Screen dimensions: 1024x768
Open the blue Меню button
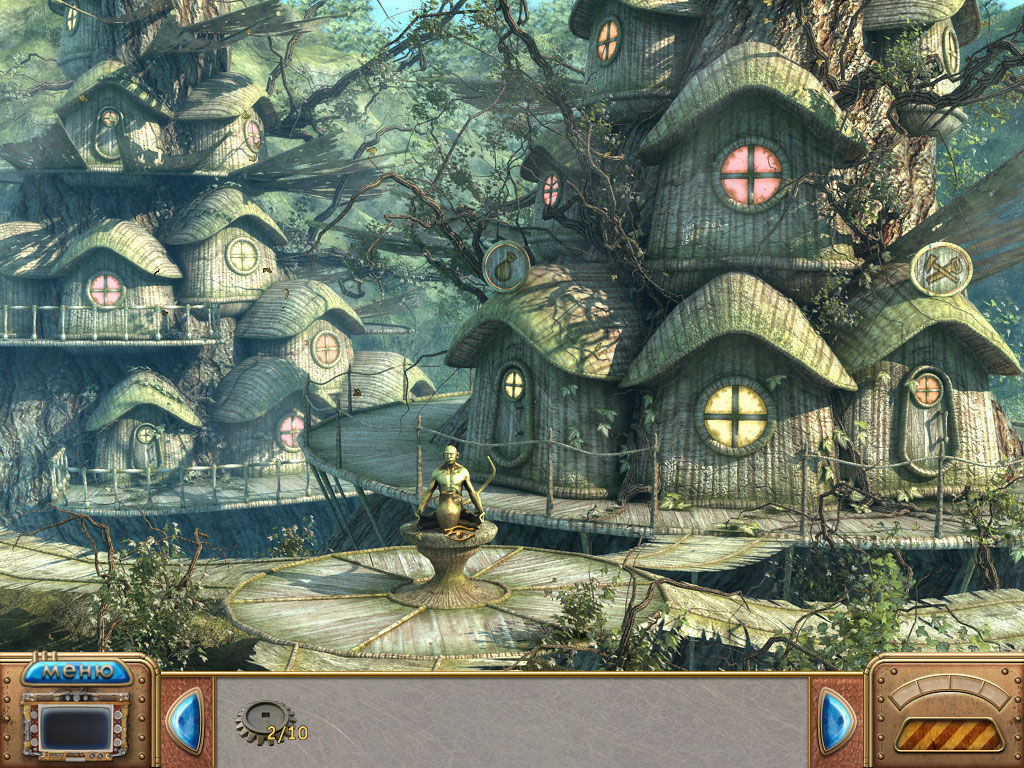(x=76, y=671)
